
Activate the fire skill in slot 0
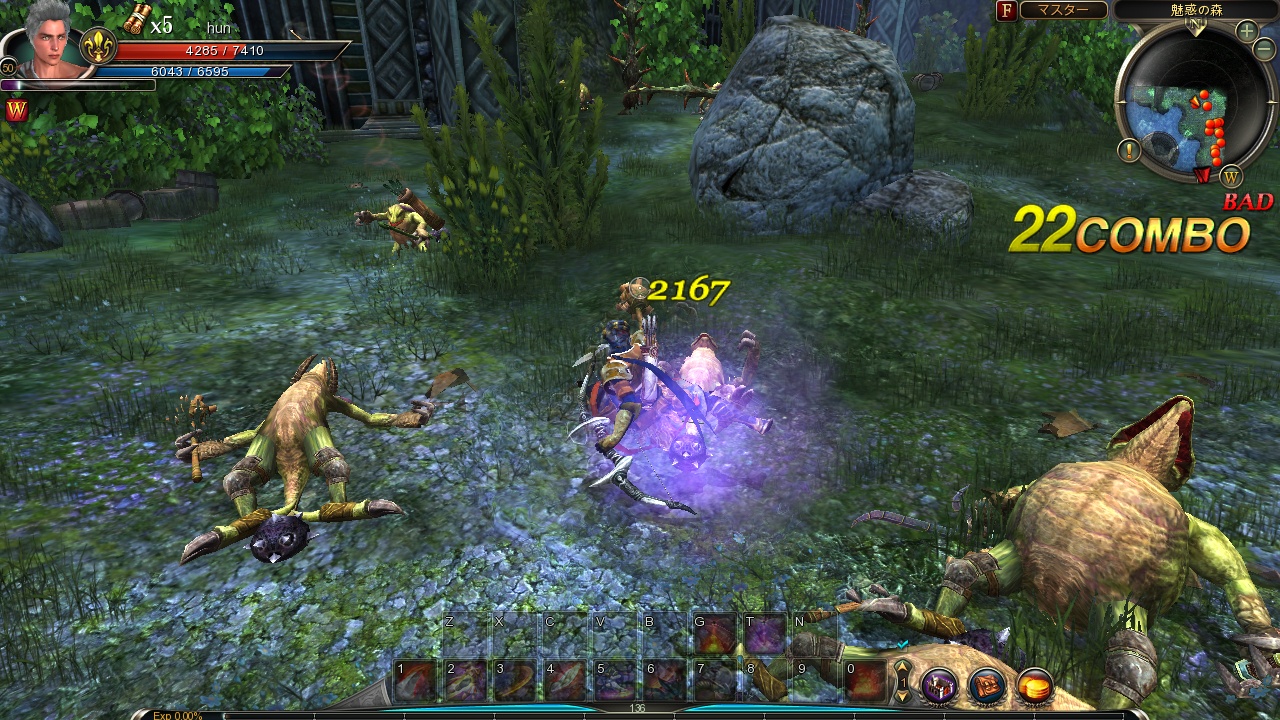coord(865,681)
